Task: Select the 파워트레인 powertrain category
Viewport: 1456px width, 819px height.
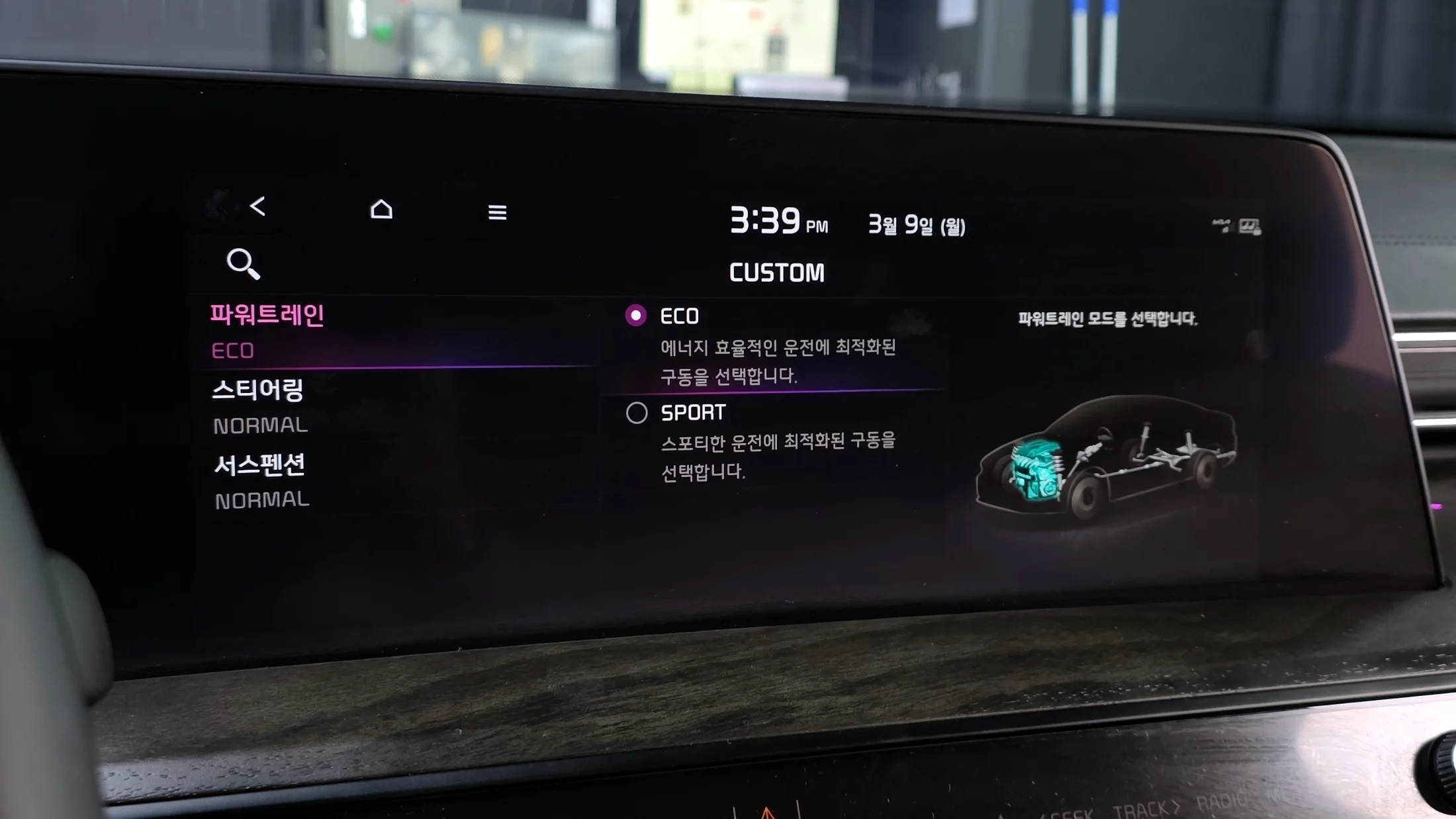Action: tap(267, 316)
